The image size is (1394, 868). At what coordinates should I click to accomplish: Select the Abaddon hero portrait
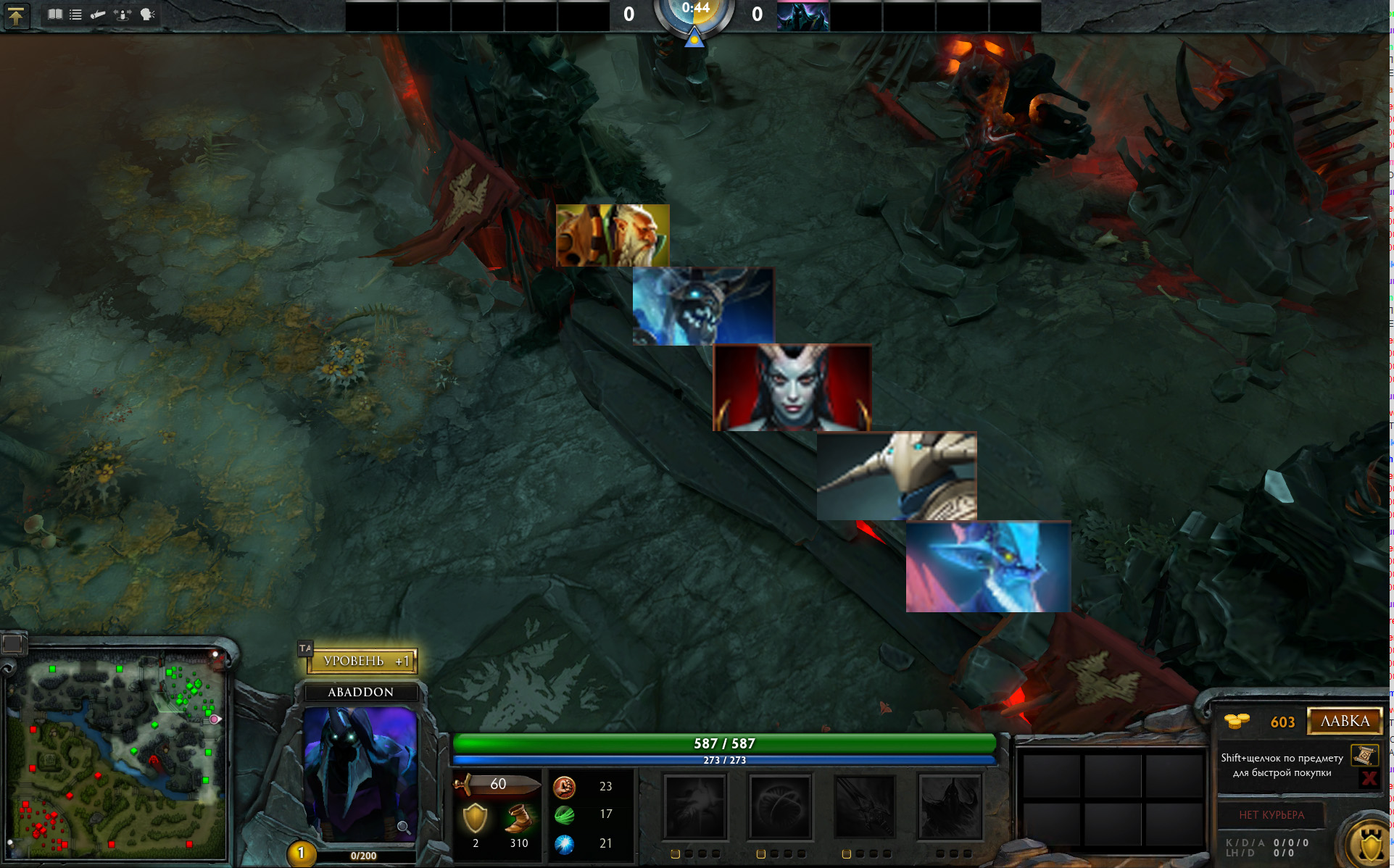tap(360, 772)
